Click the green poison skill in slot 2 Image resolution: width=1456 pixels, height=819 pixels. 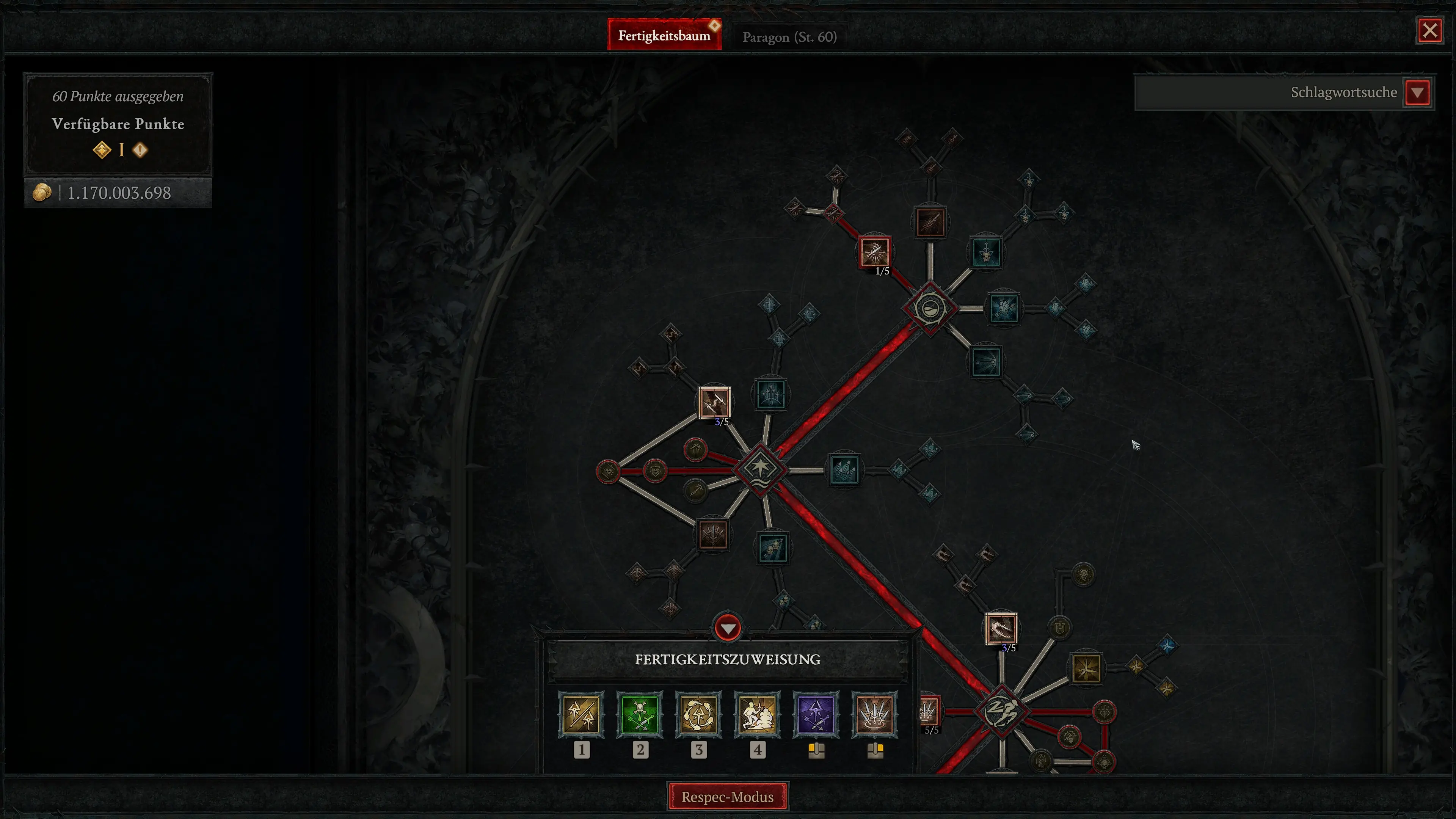coord(640,714)
